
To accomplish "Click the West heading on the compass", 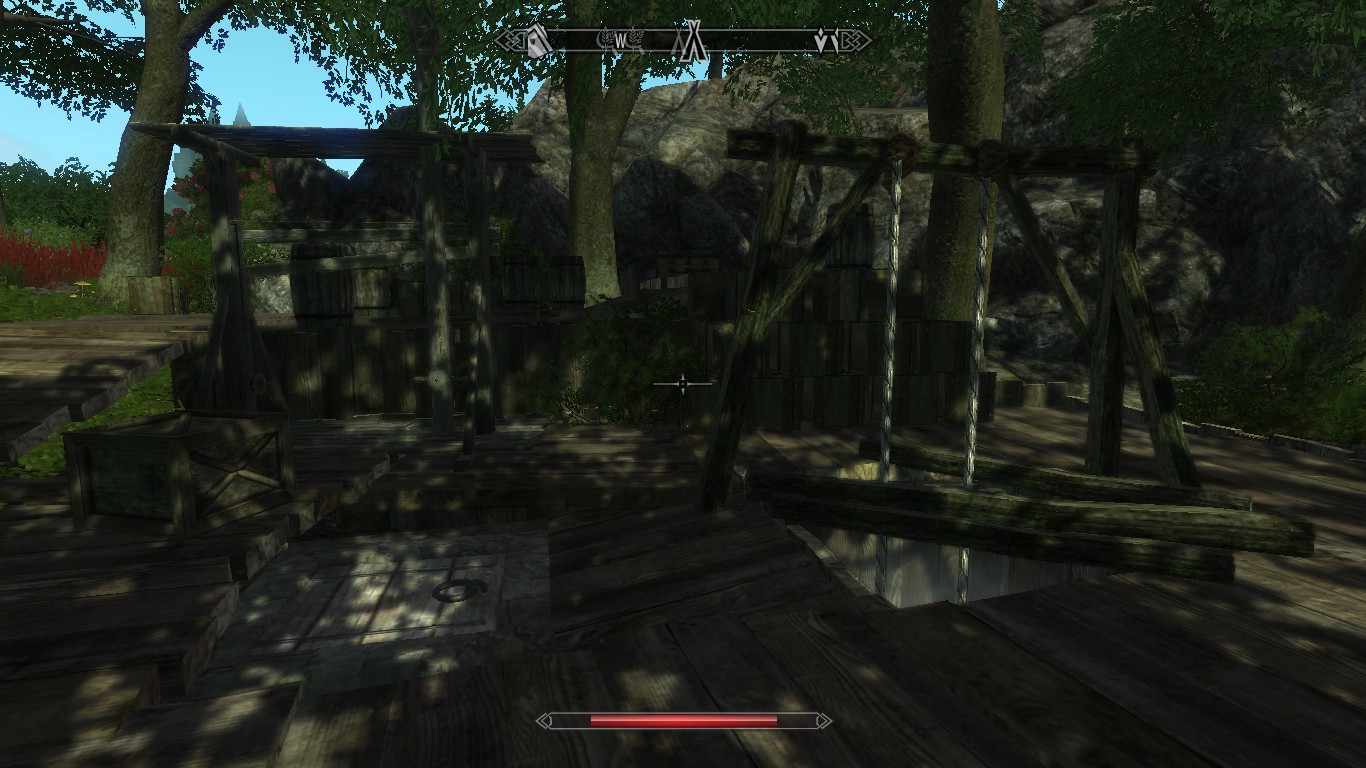I will pos(620,41).
